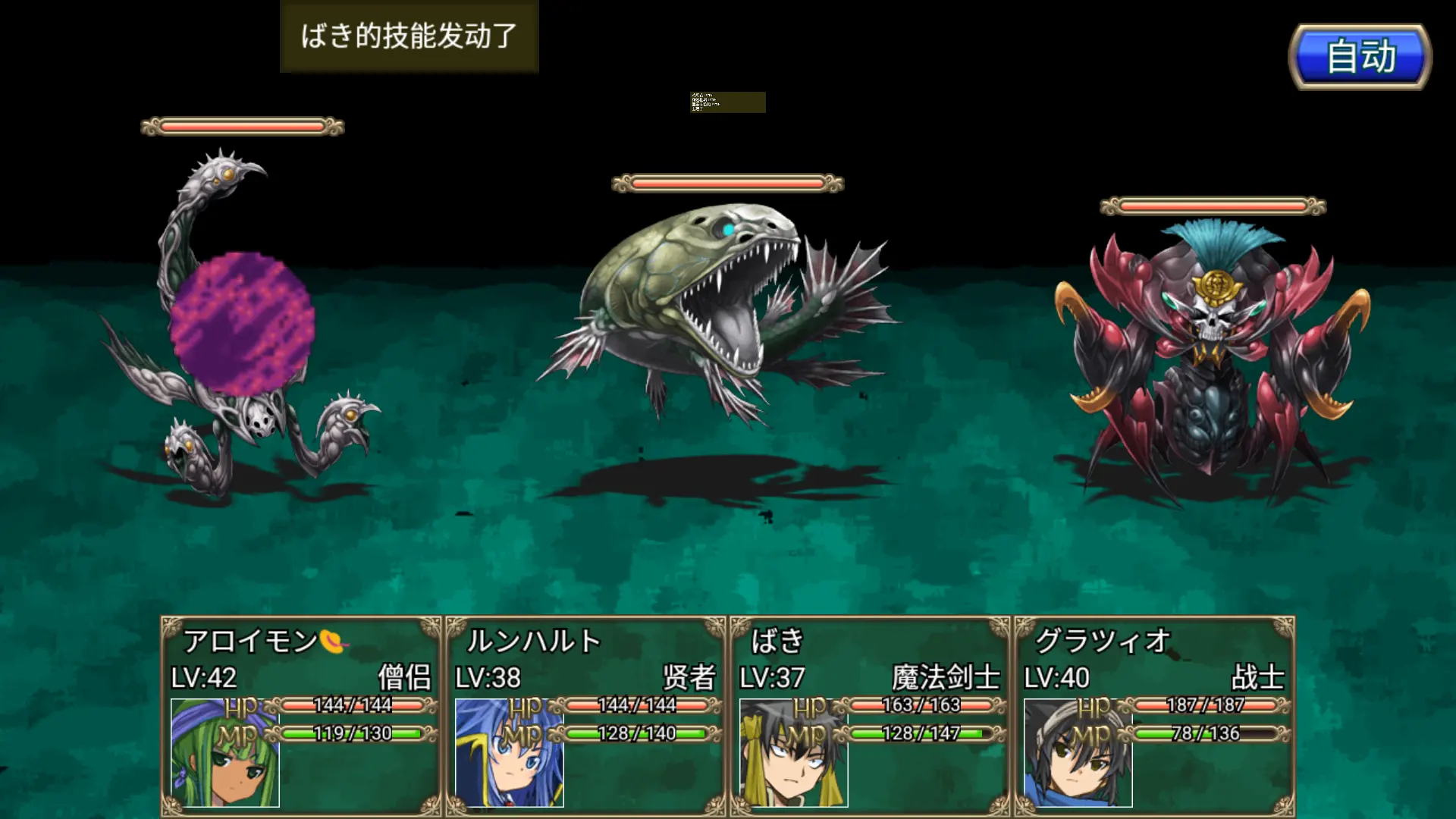Choose the ルンハルト sage status panel
The height and width of the screenshot is (819, 1456).
click(x=585, y=716)
